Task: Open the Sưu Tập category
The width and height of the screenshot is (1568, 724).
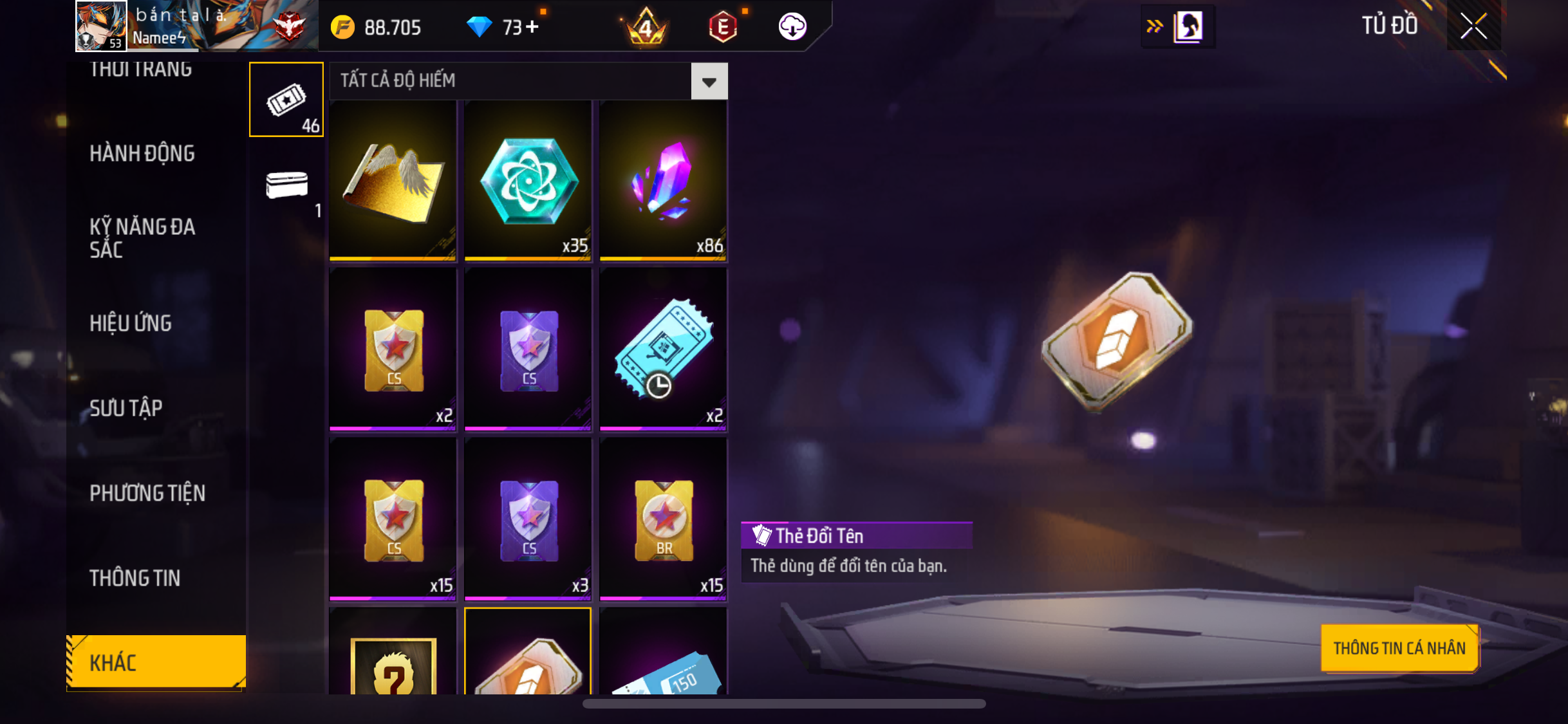Action: (126, 408)
